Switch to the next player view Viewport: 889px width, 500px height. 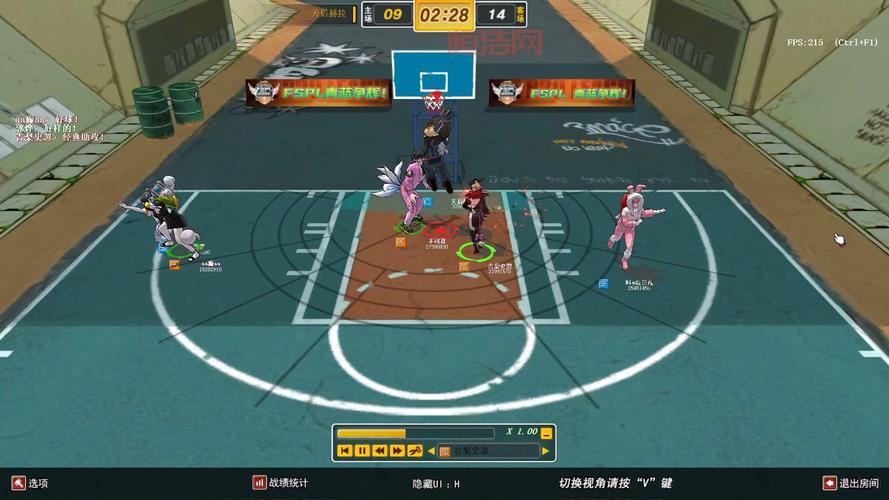[547, 451]
